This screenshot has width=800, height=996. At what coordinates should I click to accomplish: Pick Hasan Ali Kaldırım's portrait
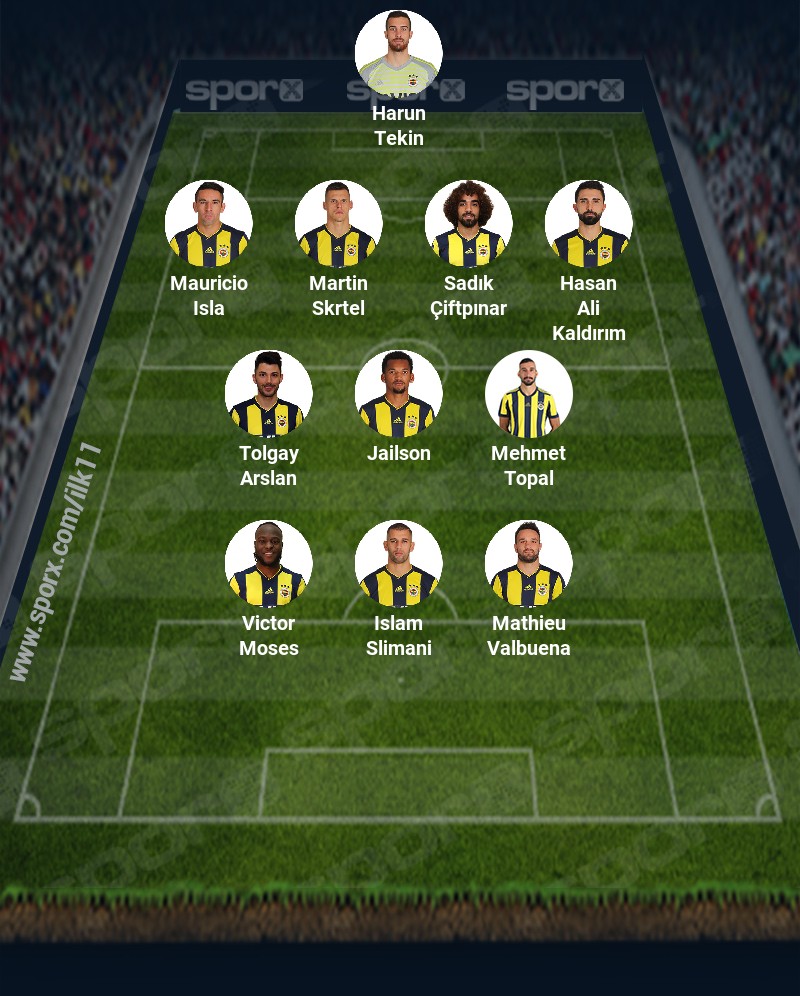pos(588,224)
